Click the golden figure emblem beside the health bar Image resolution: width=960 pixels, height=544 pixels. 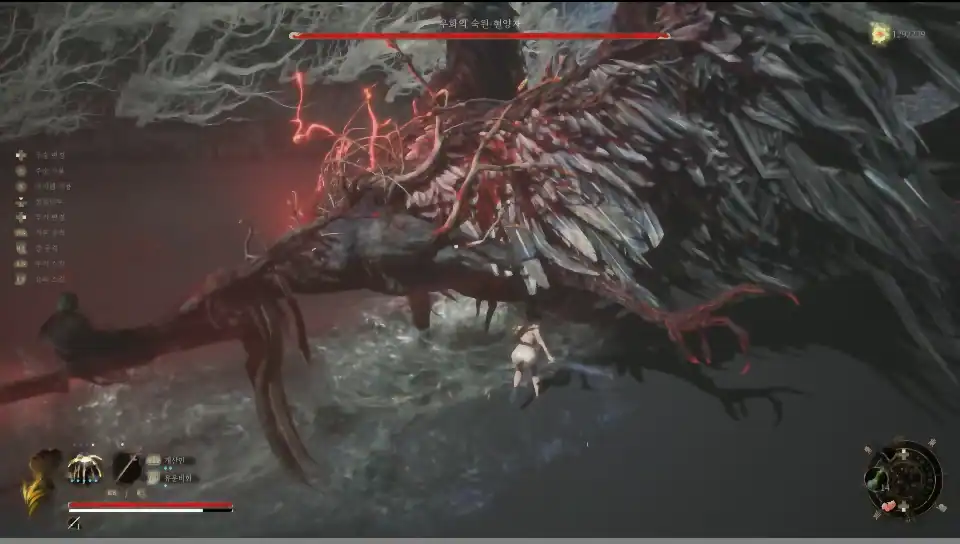pos(42,480)
